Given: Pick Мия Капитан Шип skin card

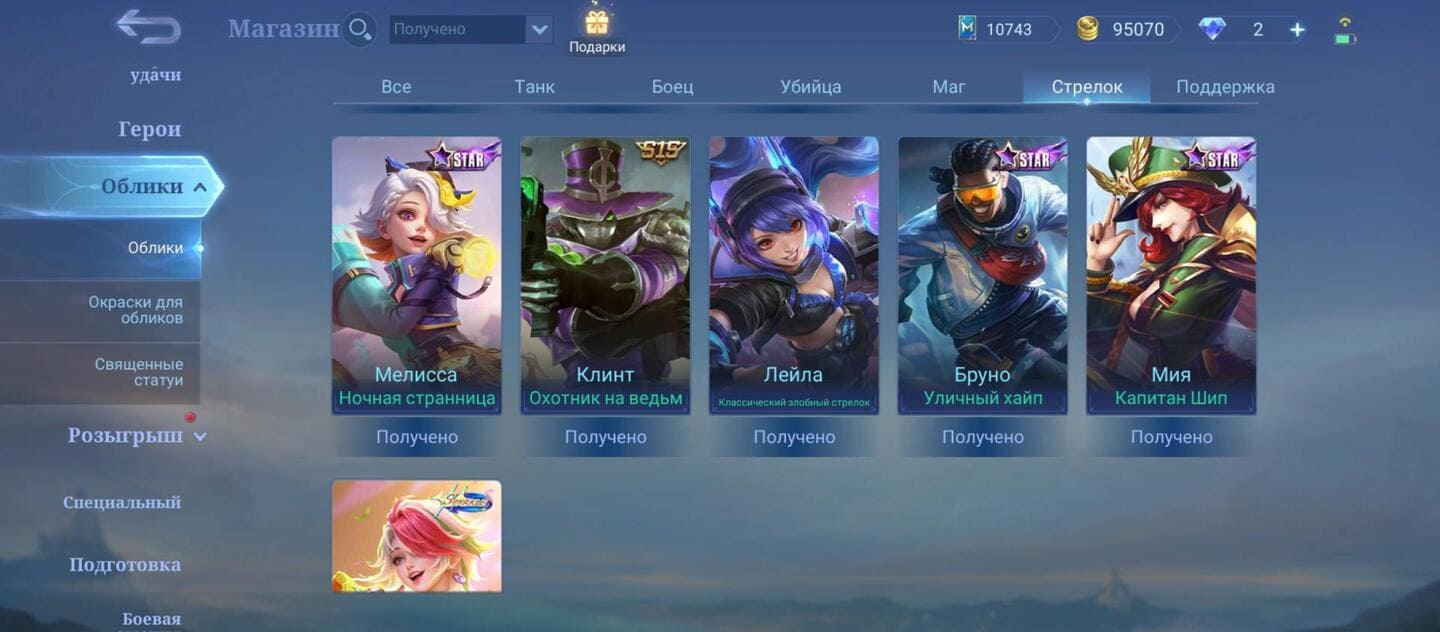Looking at the screenshot, I should pyautogui.click(x=1171, y=275).
